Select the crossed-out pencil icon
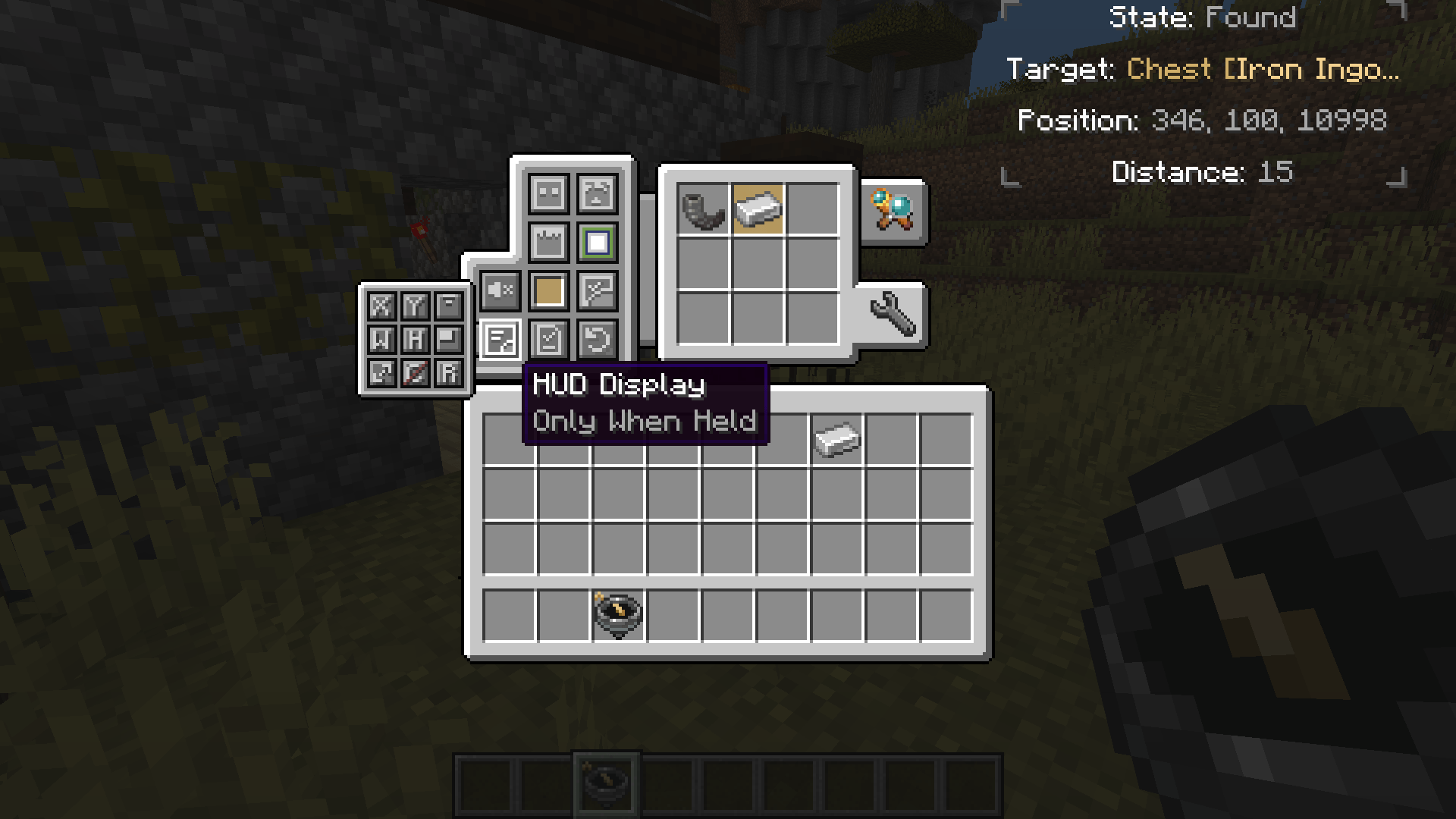This screenshot has width=1456, height=819. [x=415, y=374]
